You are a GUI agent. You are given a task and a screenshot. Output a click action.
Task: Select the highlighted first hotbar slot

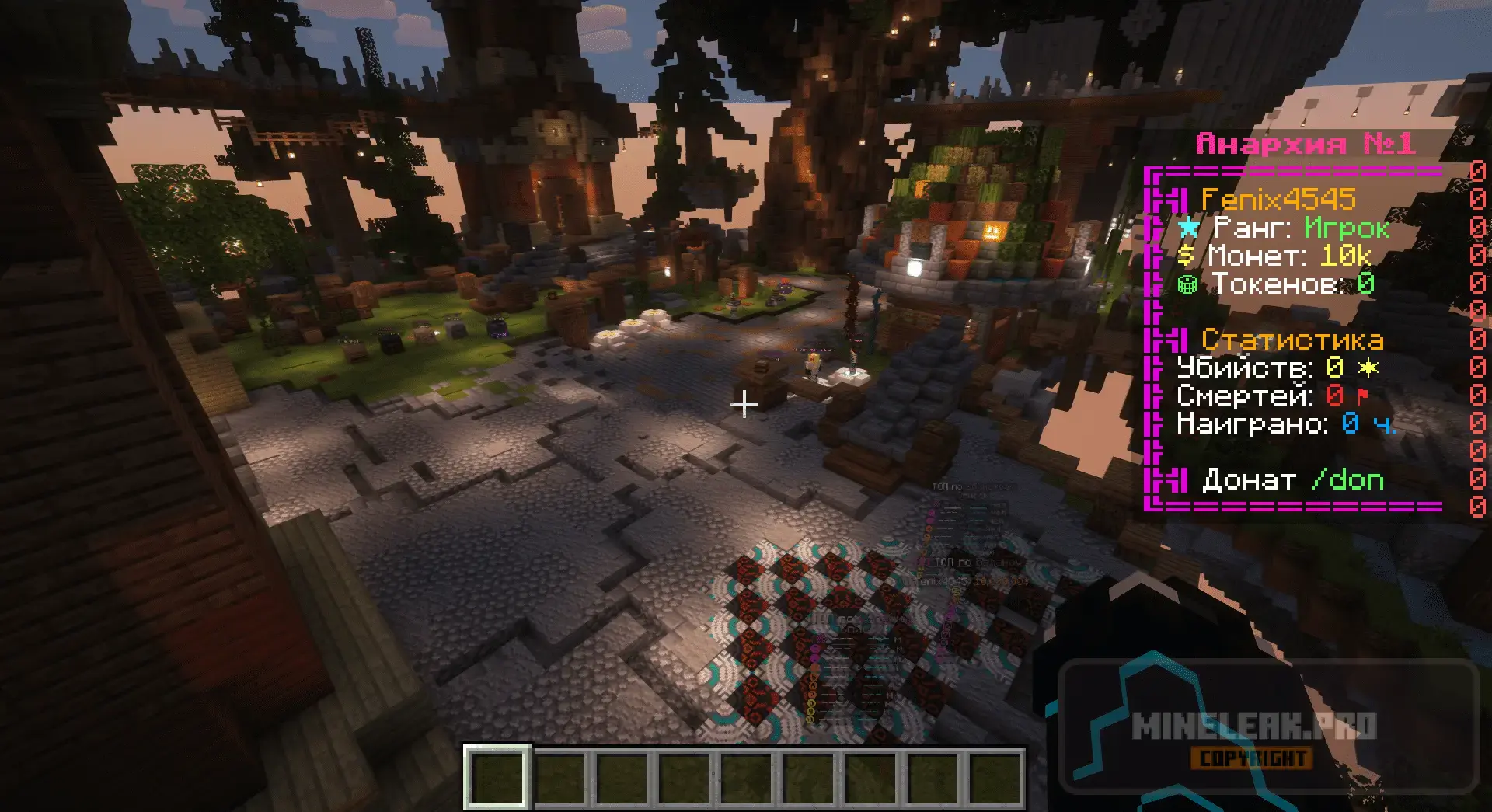497,776
